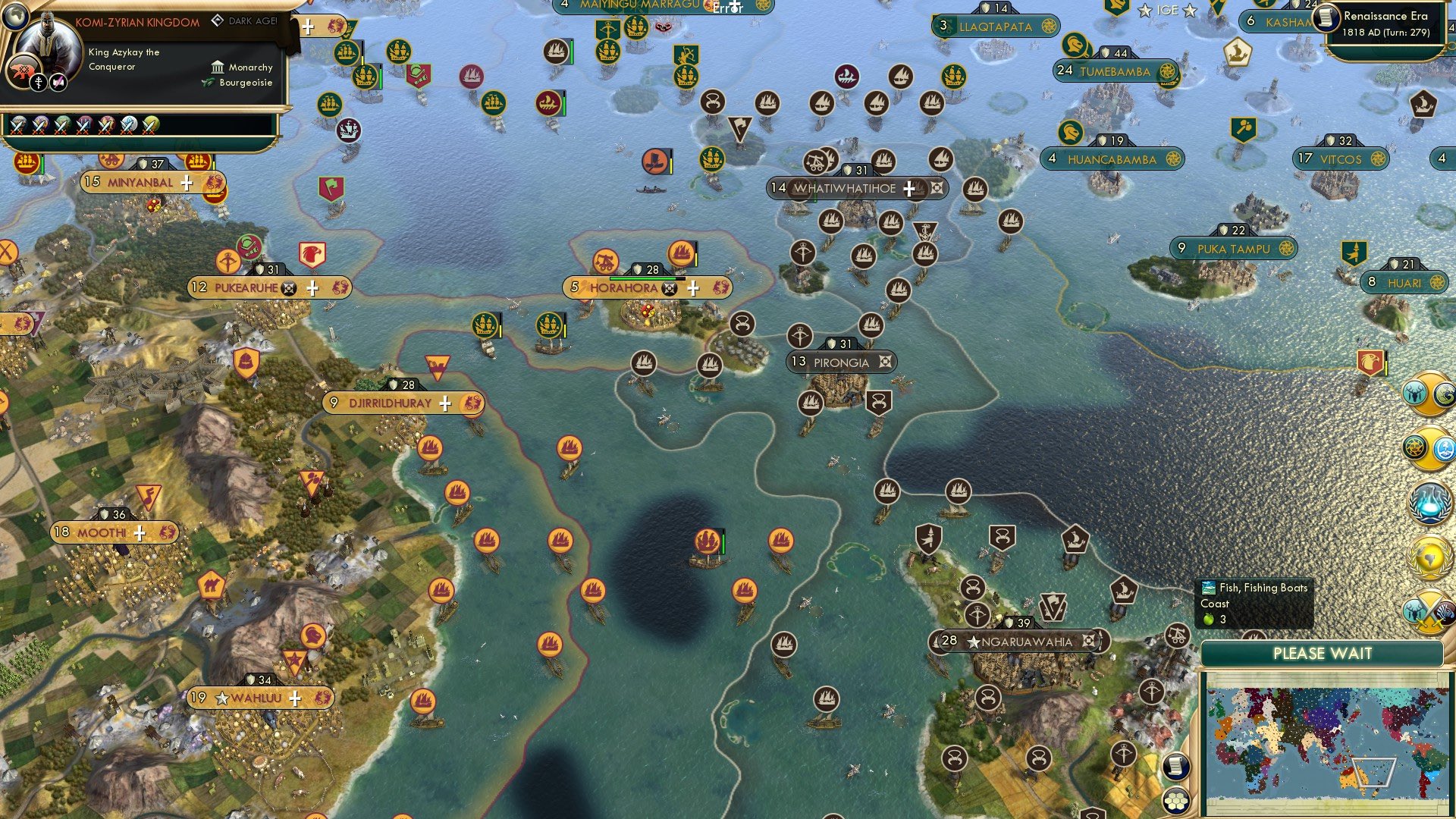The height and width of the screenshot is (819, 1456).
Task: Open the Tumebamba city banner
Action: (x=1115, y=71)
